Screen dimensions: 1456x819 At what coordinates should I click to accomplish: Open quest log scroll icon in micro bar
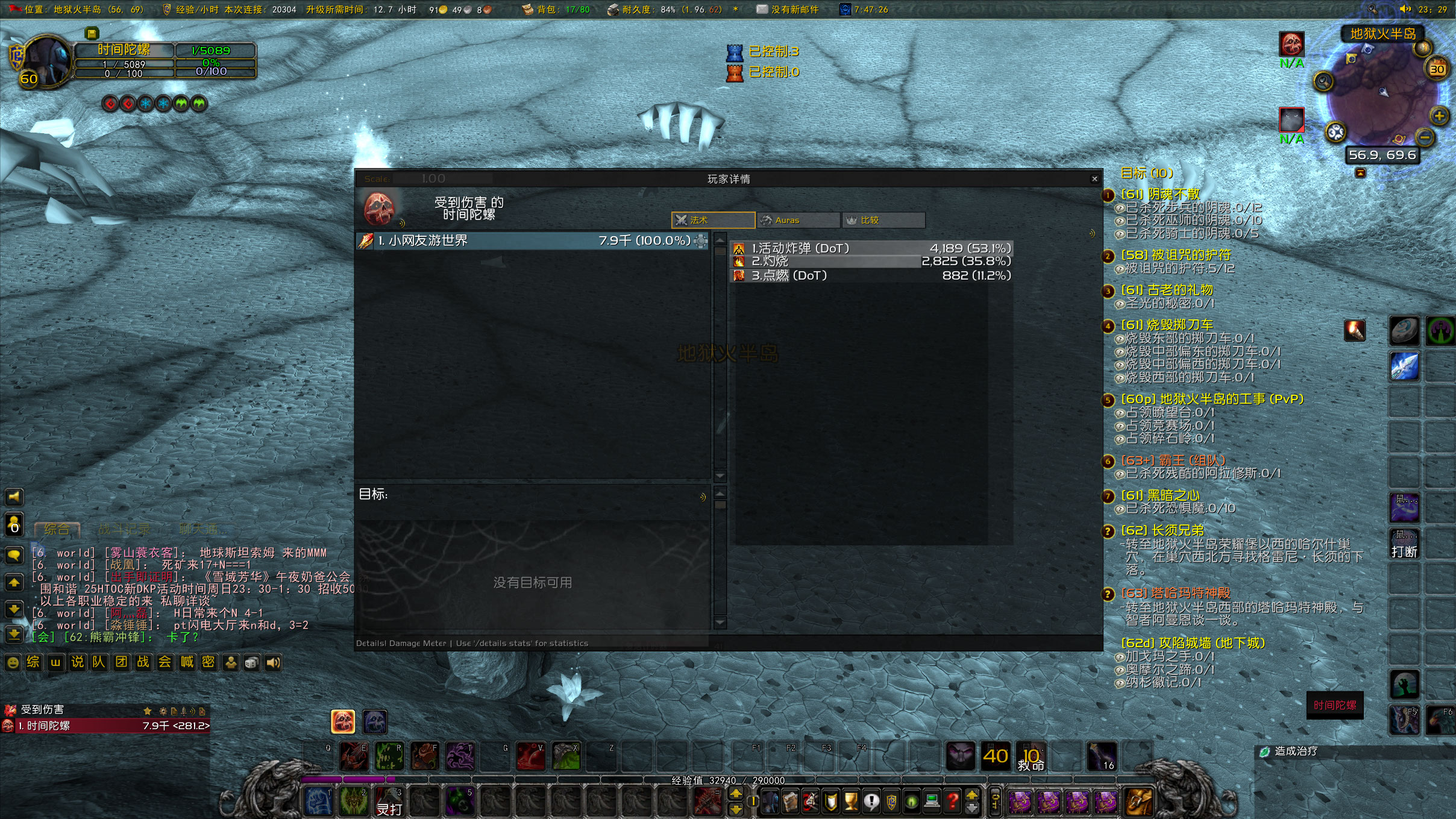(x=791, y=802)
